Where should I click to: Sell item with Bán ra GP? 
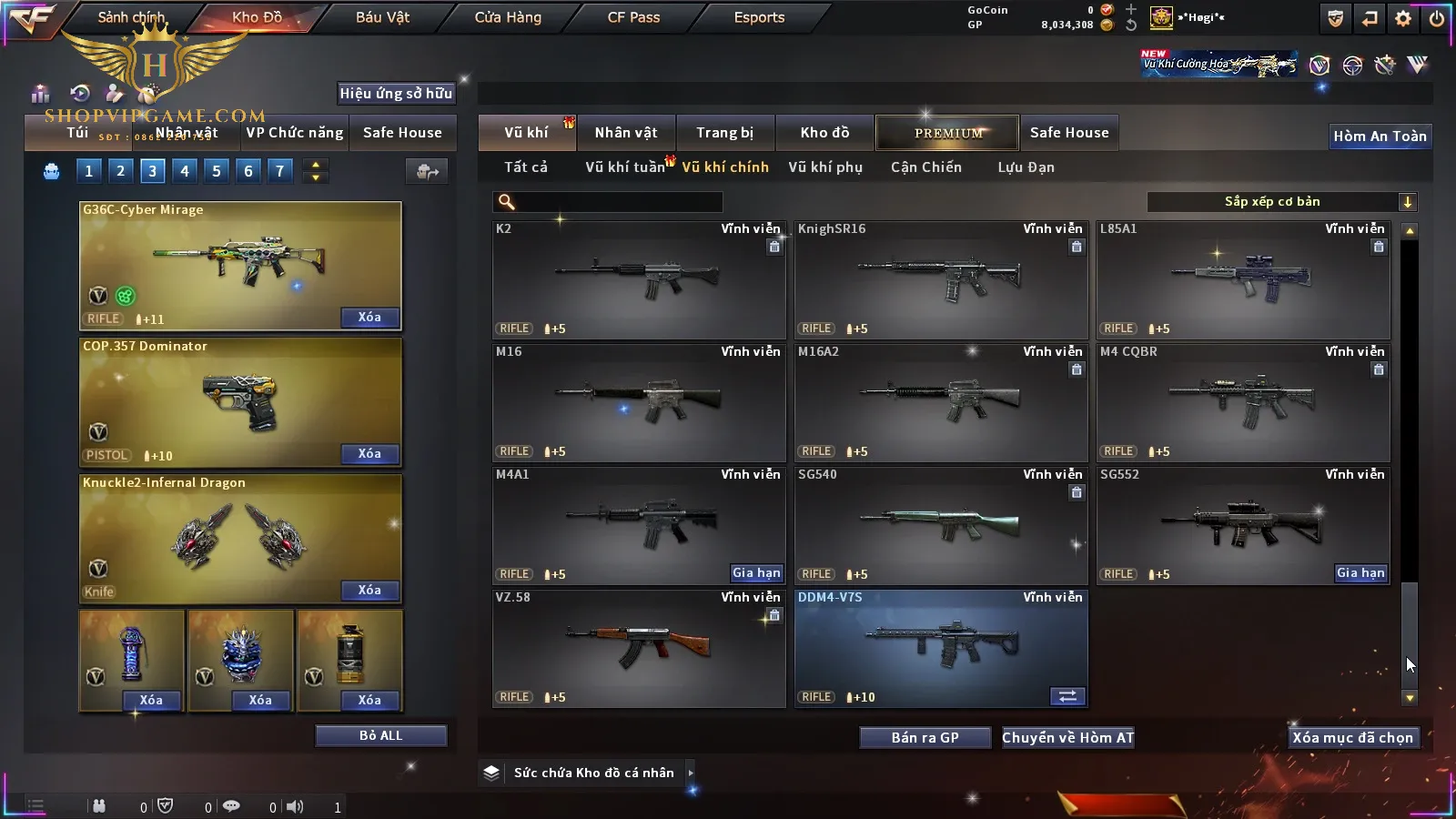click(925, 738)
